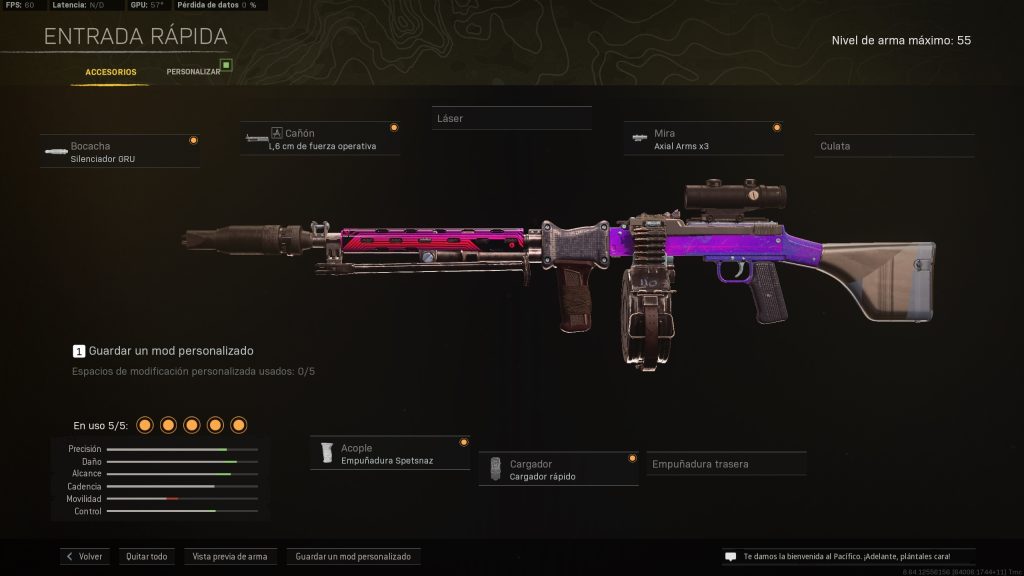Click Guardar un mod personalizado bottom button
This screenshot has width=1024, height=576.
354,556
